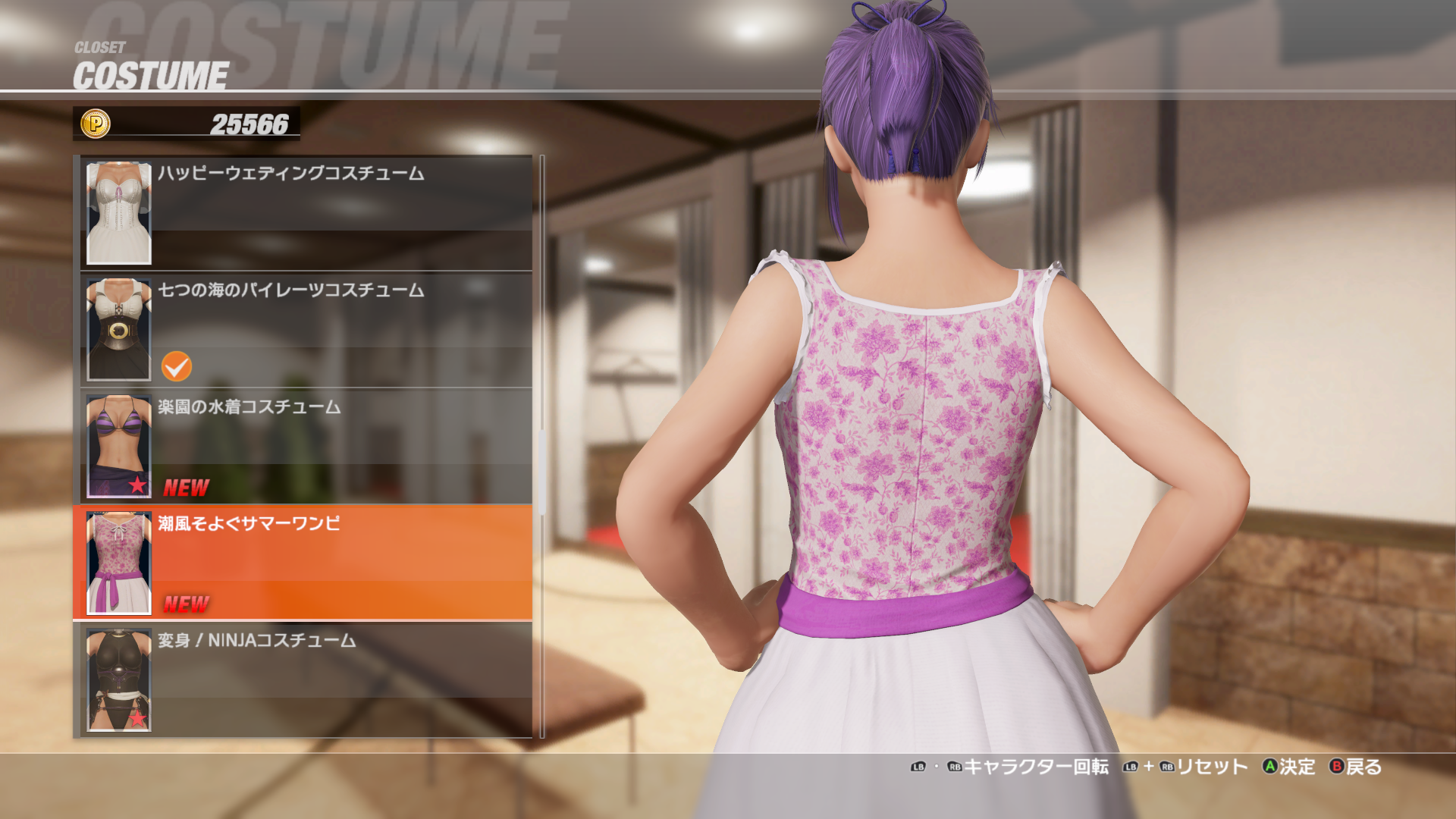1456x819 pixels.
Task: Click the pirate costume thumbnail
Action: pyautogui.click(x=119, y=330)
